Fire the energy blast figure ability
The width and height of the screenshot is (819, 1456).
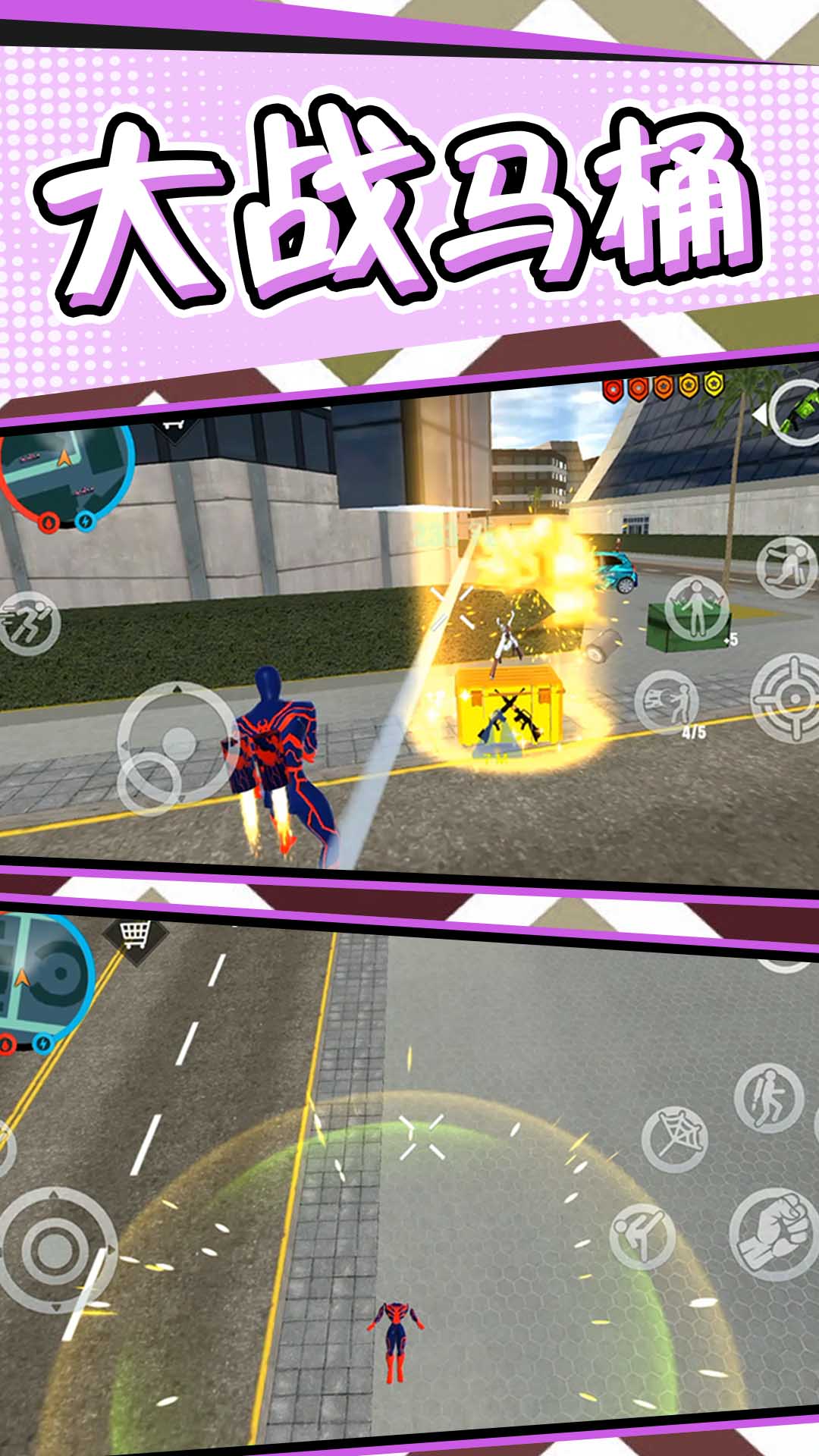coord(667,703)
